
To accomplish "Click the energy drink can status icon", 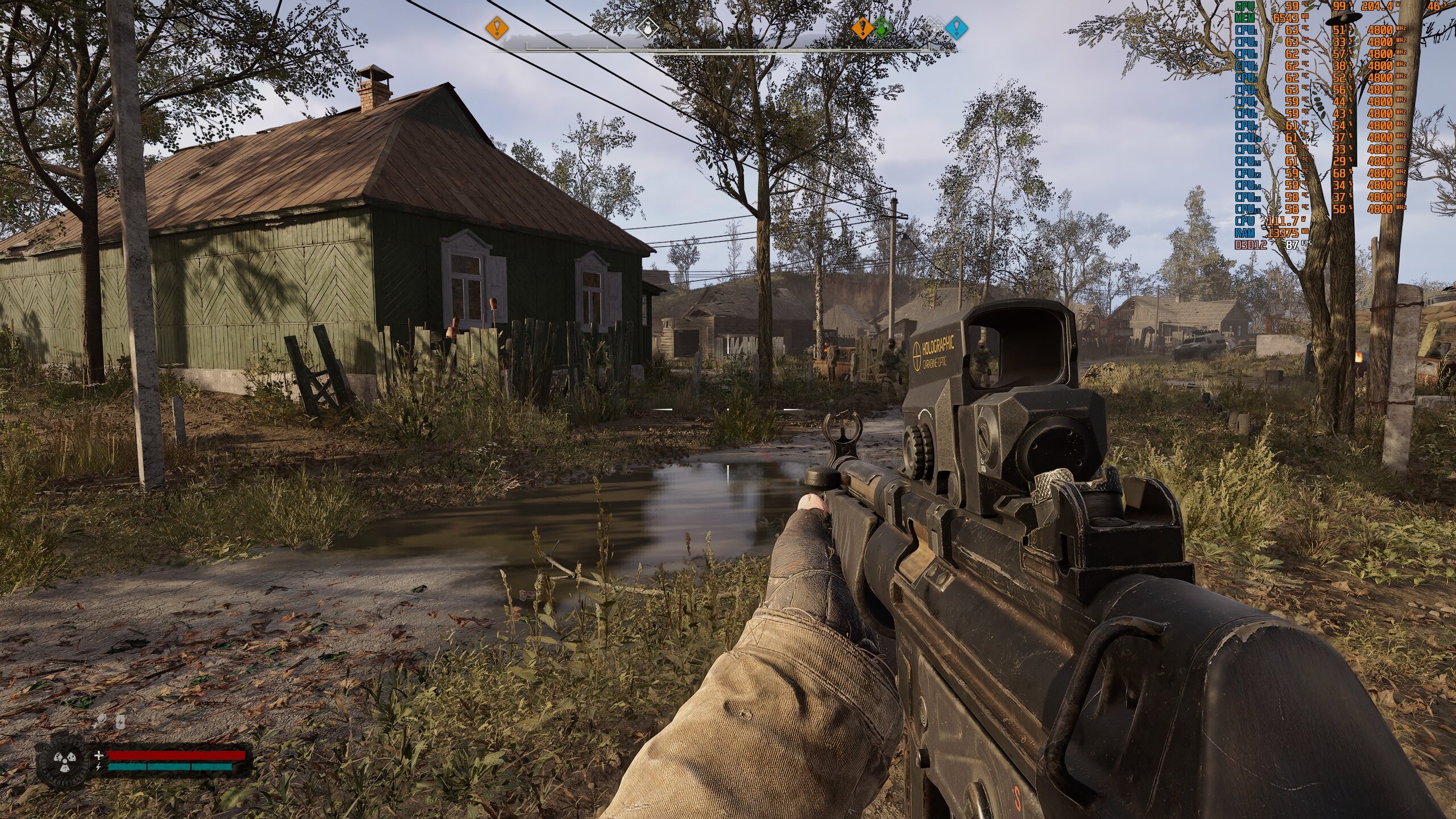I will 121,722.
